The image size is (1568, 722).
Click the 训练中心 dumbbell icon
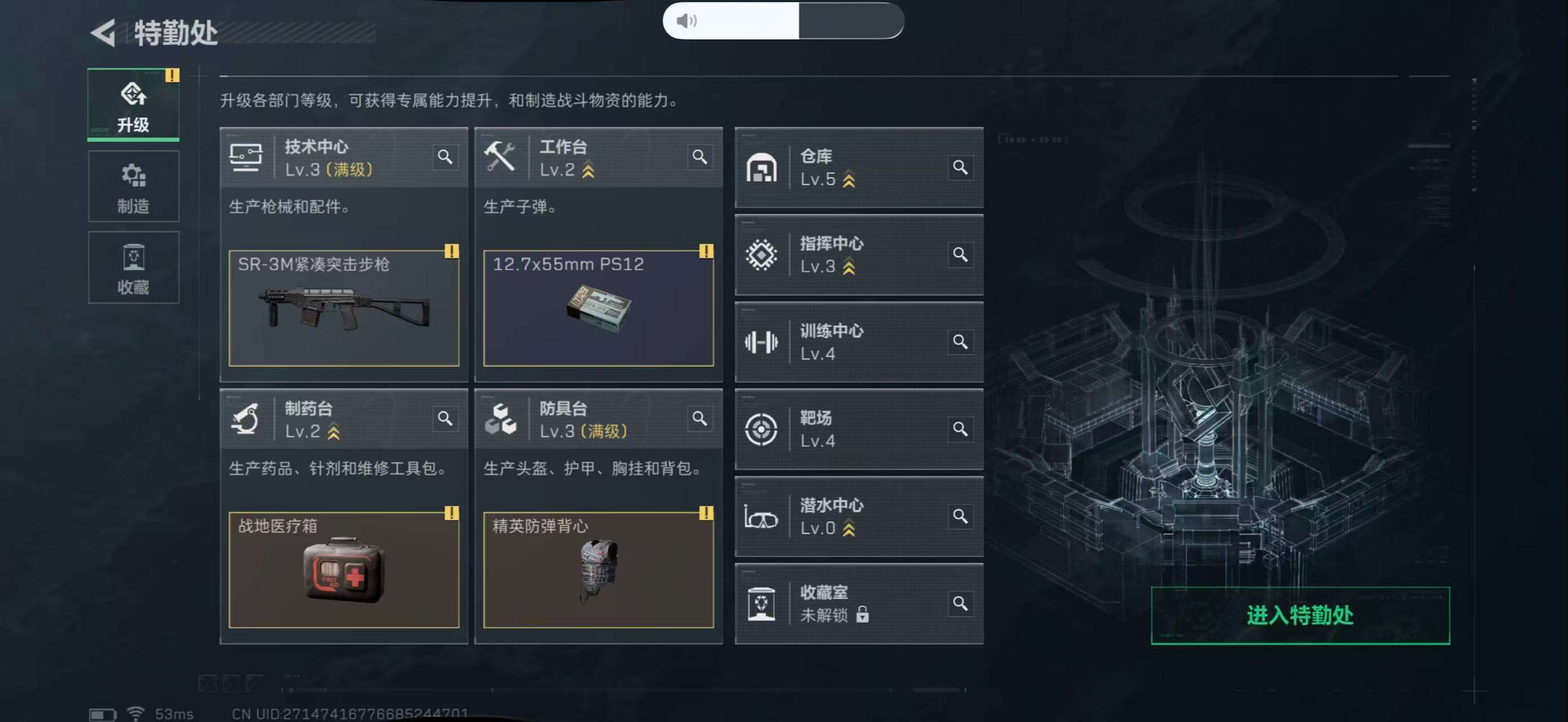[762, 341]
